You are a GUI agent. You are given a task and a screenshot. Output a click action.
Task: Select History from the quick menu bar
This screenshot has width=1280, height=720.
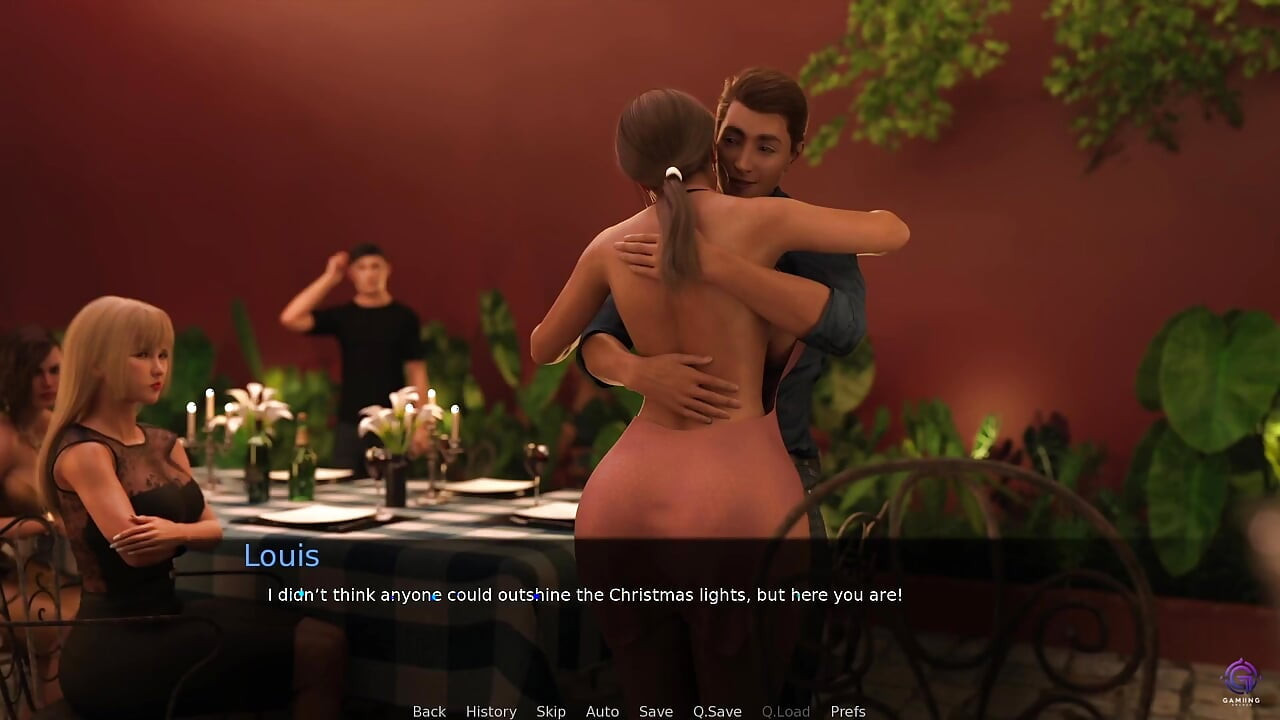[491, 711]
